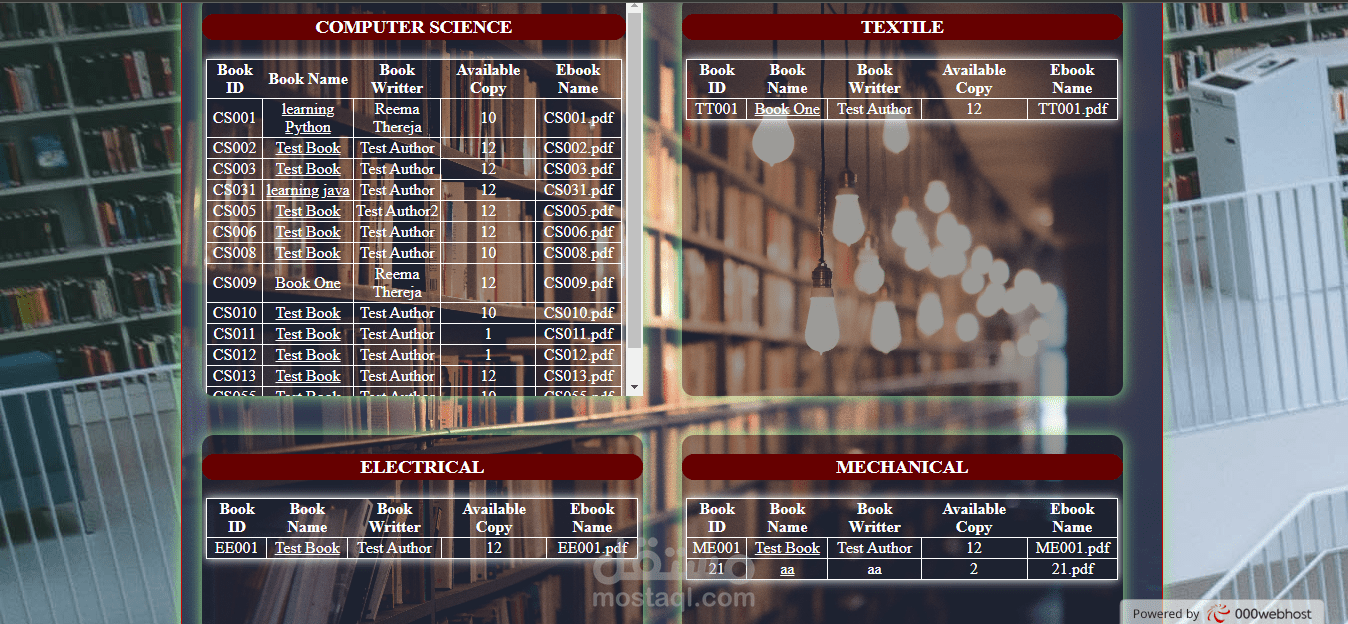The image size is (1348, 624).
Task: Open the aa book link
Action: coord(787,569)
